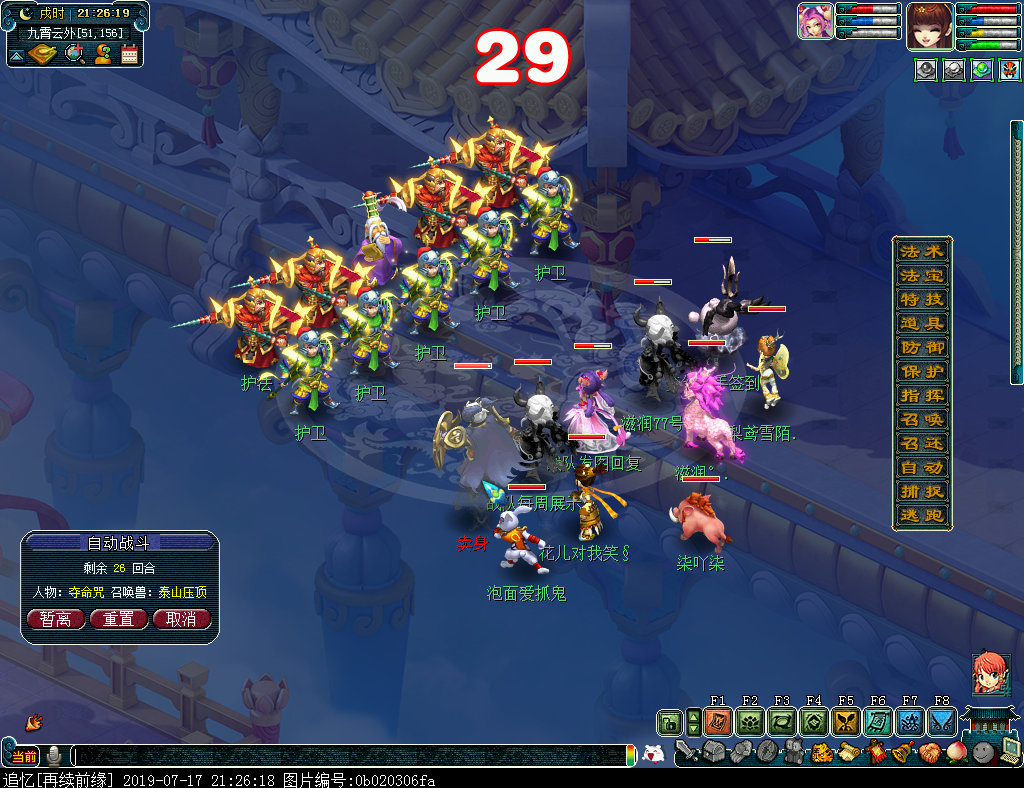
Task: Select the 防御 defend command
Action: coord(921,347)
